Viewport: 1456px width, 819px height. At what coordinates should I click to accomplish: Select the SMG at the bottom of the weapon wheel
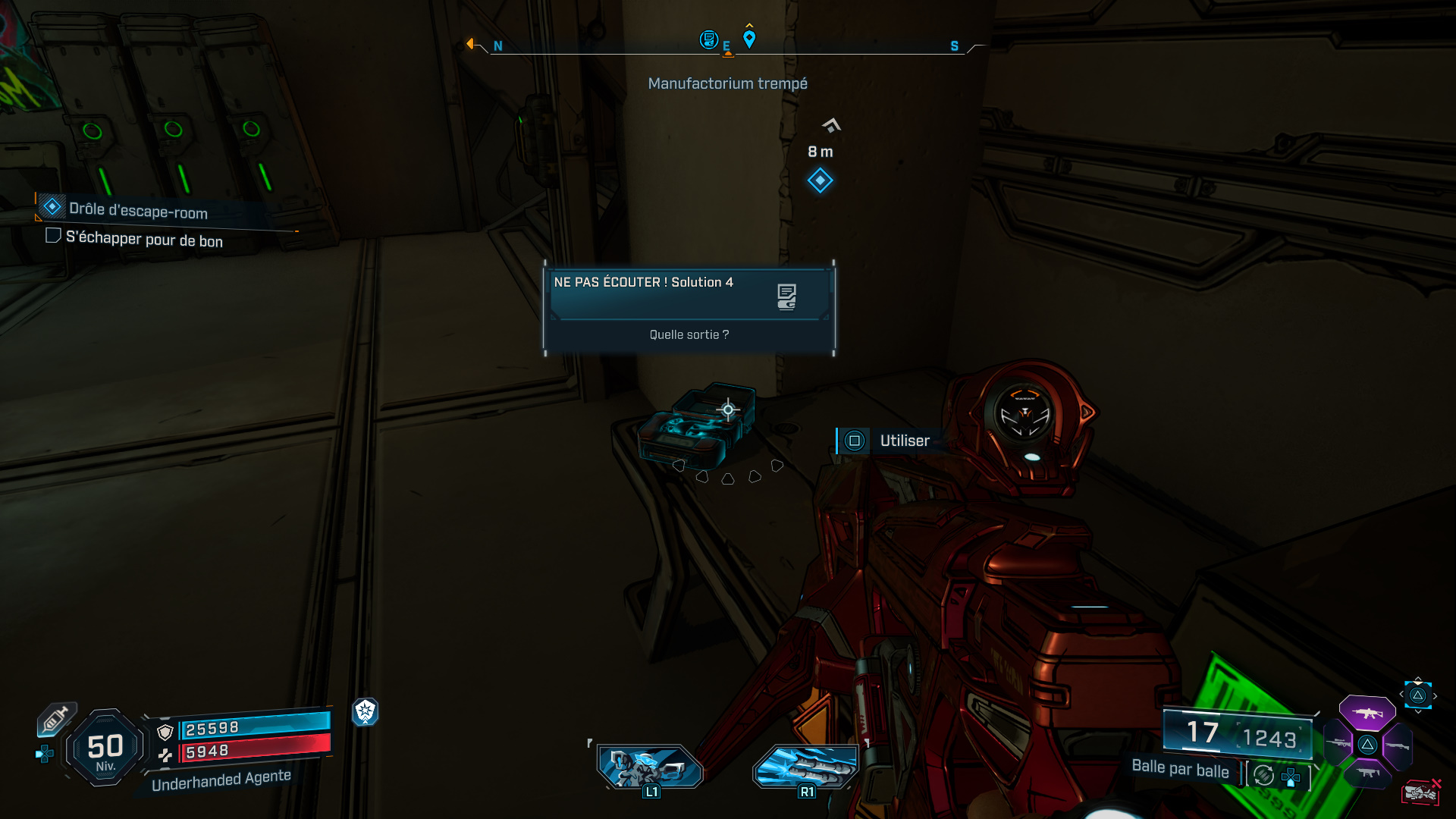click(1369, 773)
